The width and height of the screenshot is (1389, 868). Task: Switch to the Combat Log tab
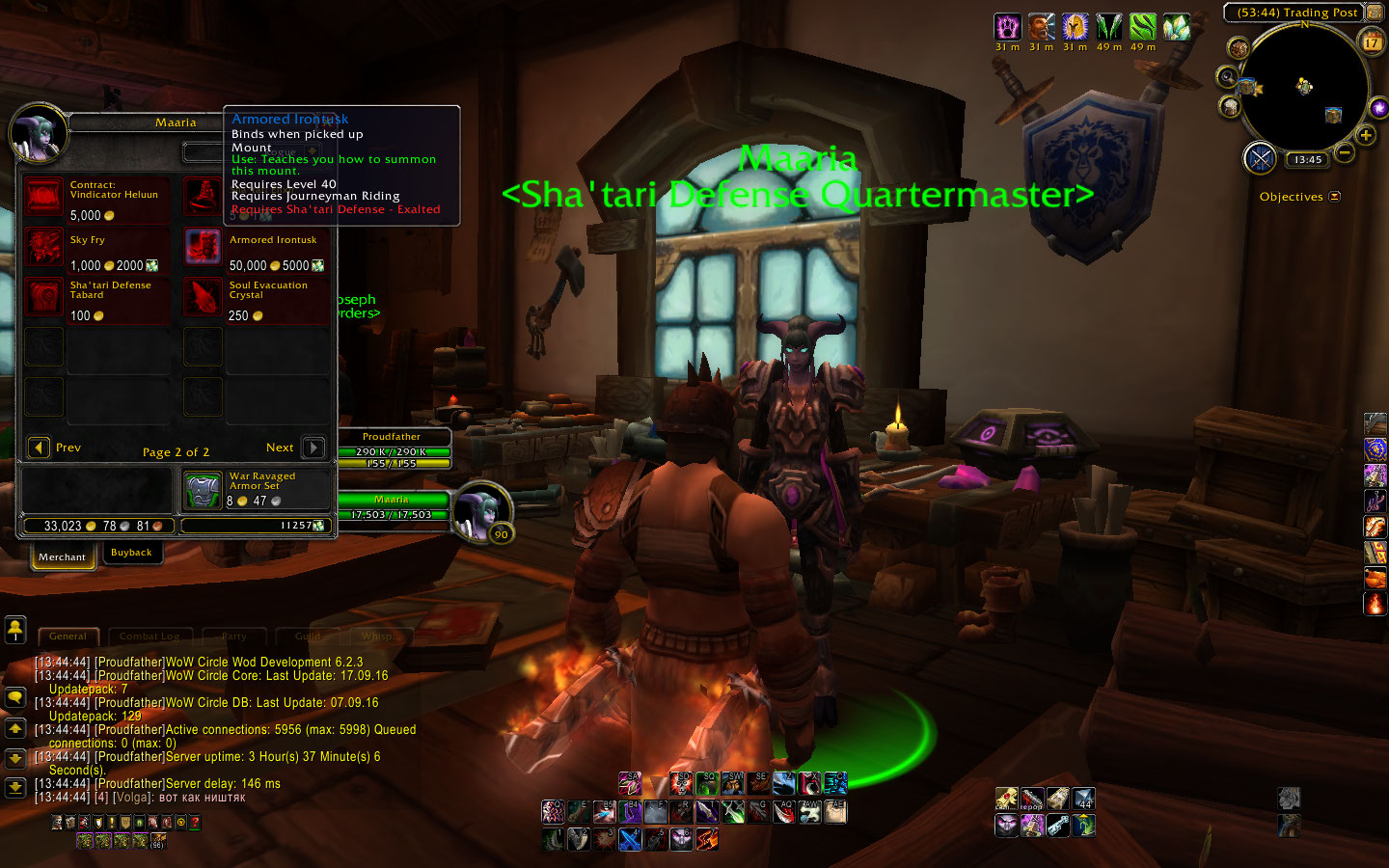150,637
